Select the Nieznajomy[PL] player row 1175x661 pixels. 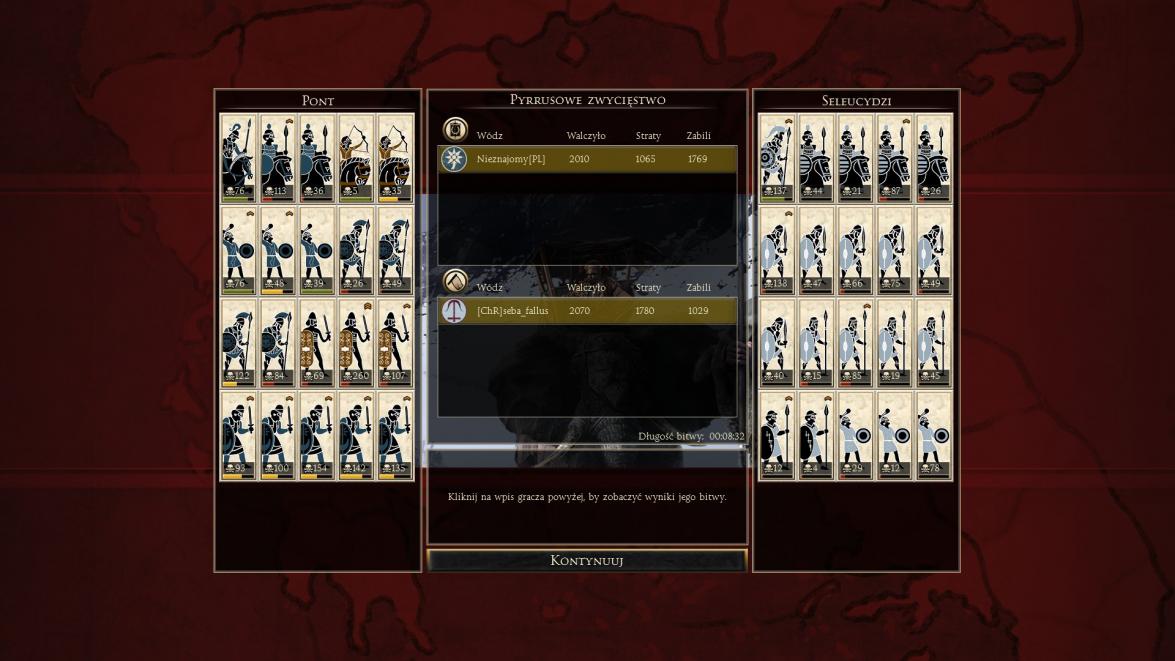[x=587, y=159]
